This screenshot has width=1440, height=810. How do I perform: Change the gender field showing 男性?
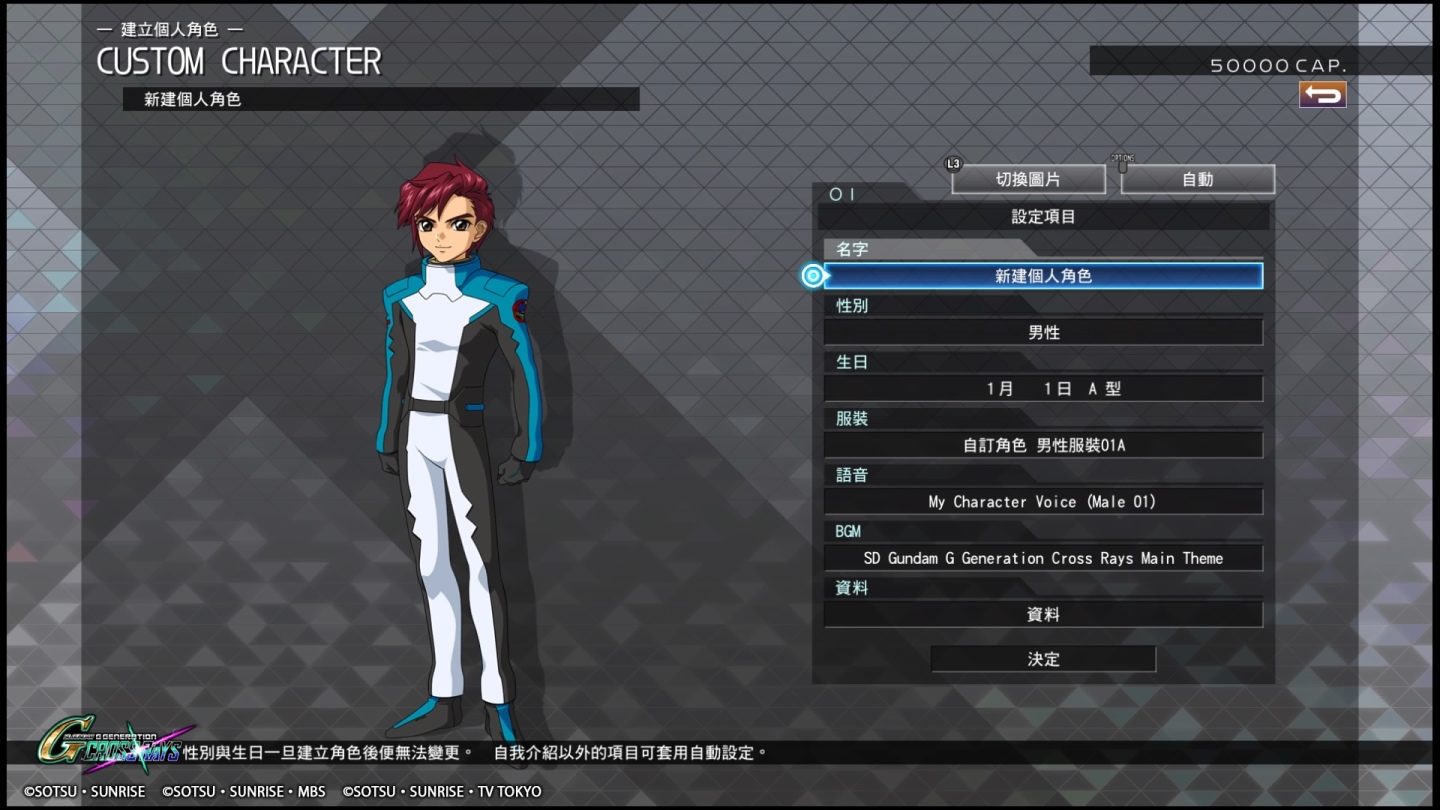1043,333
